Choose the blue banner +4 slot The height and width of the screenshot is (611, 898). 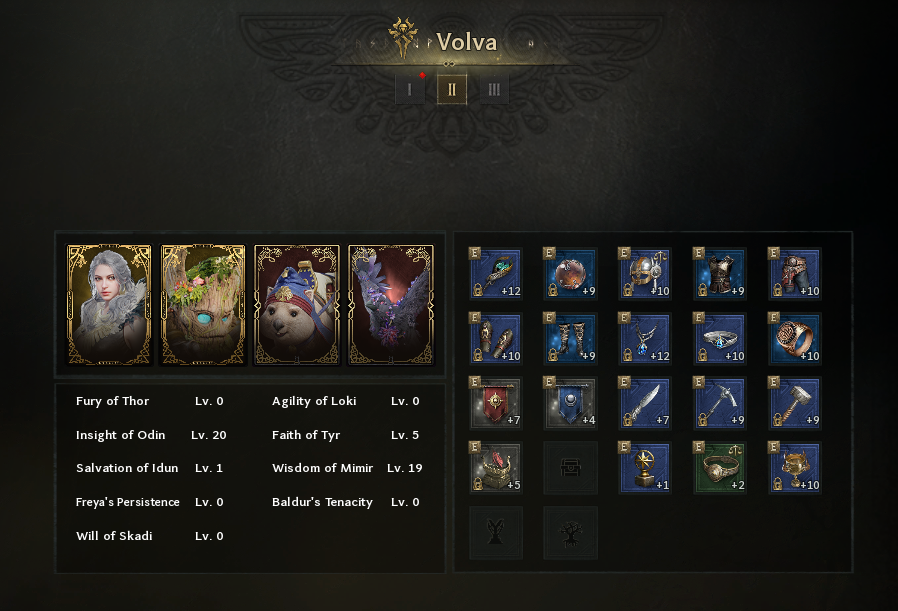click(x=570, y=403)
